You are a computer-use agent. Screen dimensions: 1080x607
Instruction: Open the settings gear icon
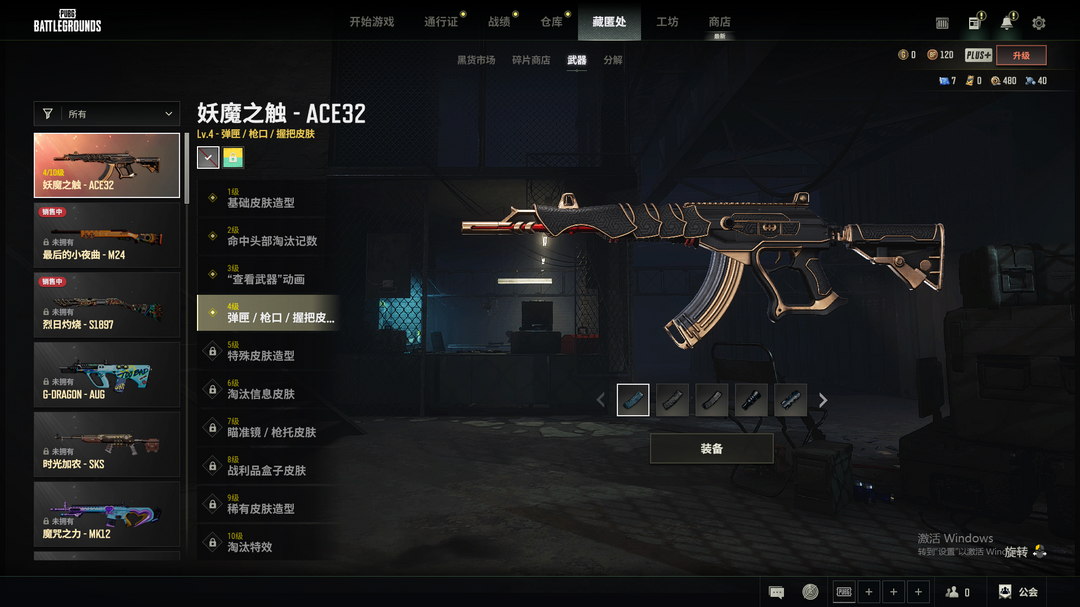(1039, 23)
